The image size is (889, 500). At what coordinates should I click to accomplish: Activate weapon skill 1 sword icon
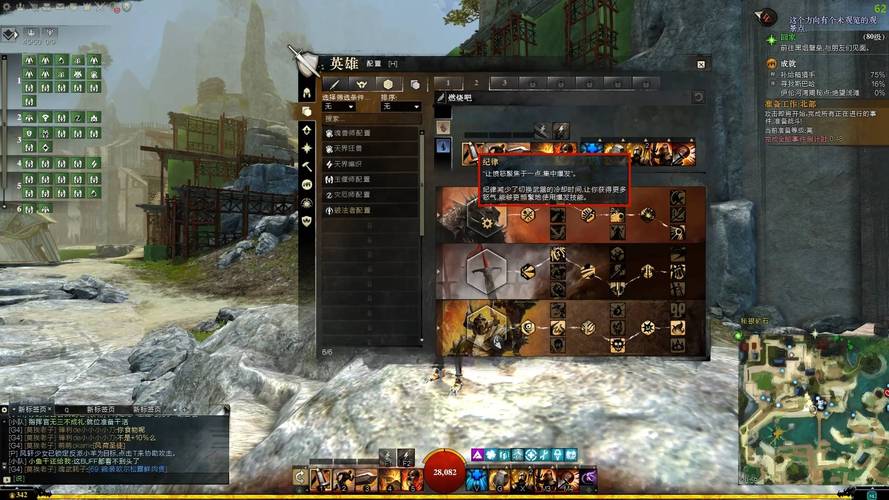[x=322, y=480]
